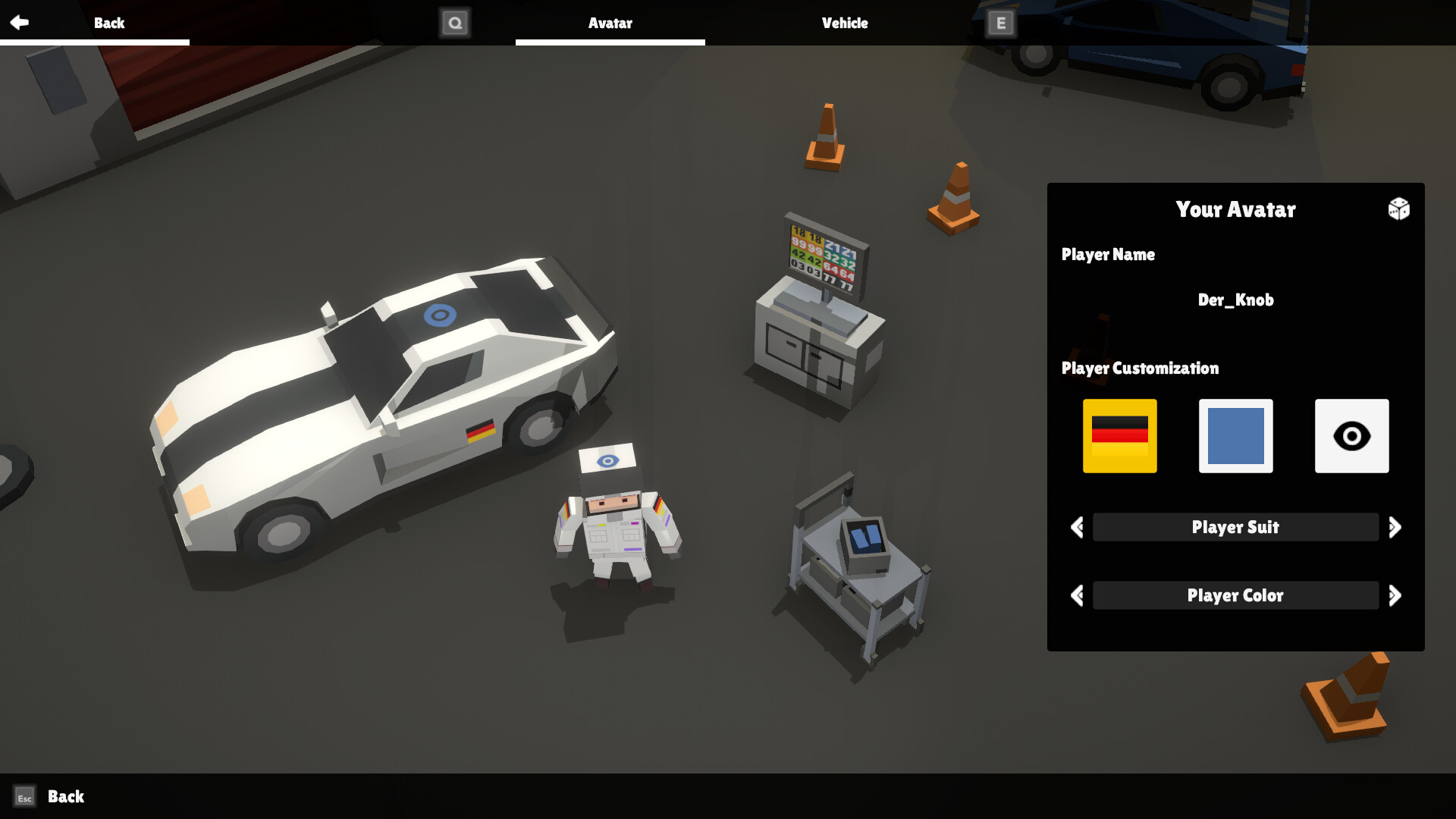Click the dice to randomize avatar
The height and width of the screenshot is (819, 1456).
point(1399,209)
